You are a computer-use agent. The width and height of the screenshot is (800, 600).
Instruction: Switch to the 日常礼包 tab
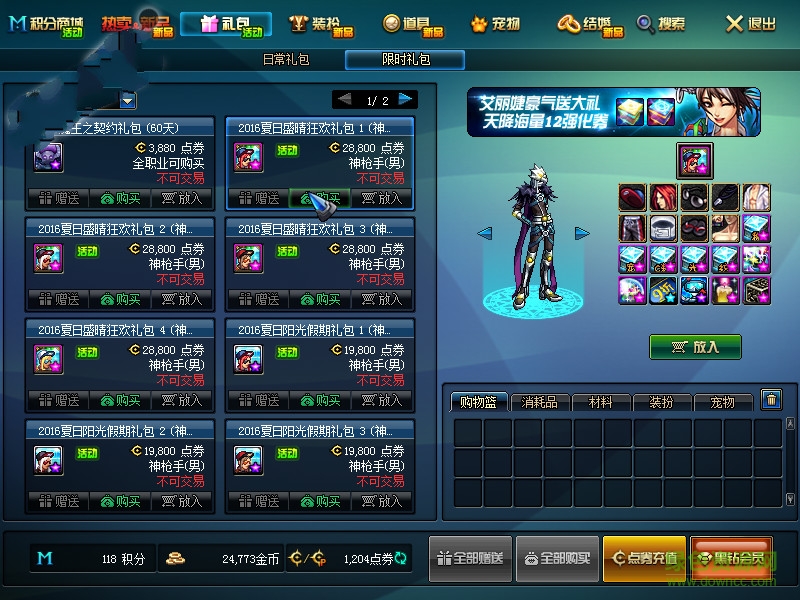point(285,60)
